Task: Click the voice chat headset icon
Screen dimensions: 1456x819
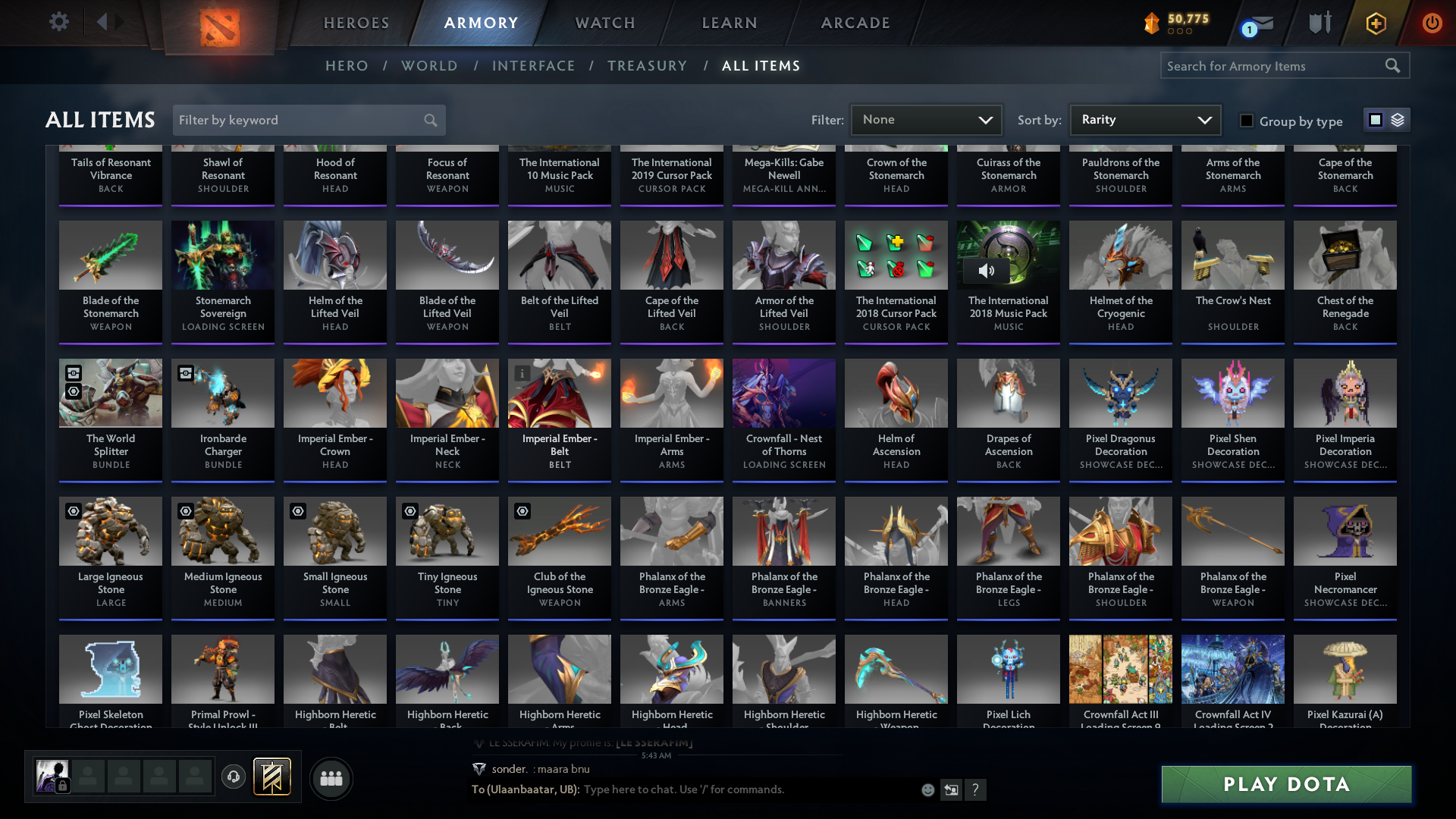Action: click(x=234, y=778)
